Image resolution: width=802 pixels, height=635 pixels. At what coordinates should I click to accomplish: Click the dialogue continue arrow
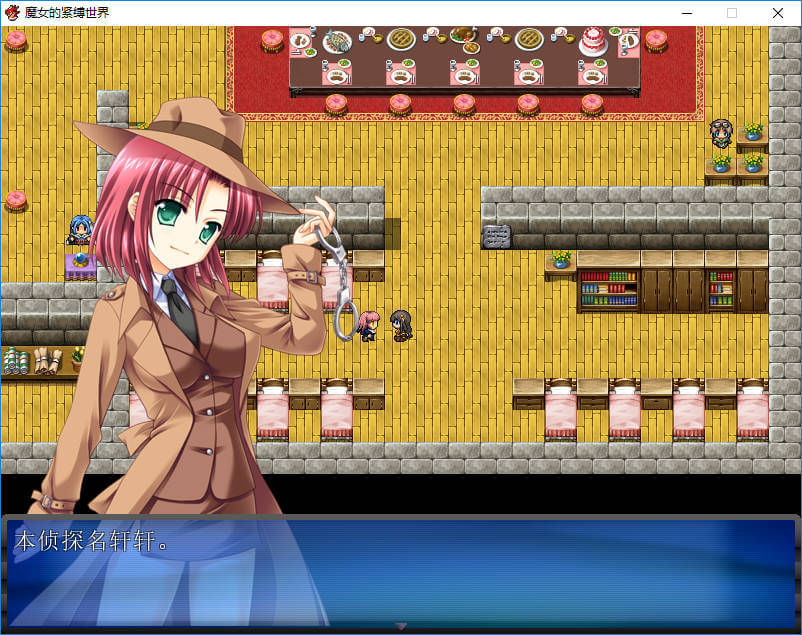click(x=401, y=626)
